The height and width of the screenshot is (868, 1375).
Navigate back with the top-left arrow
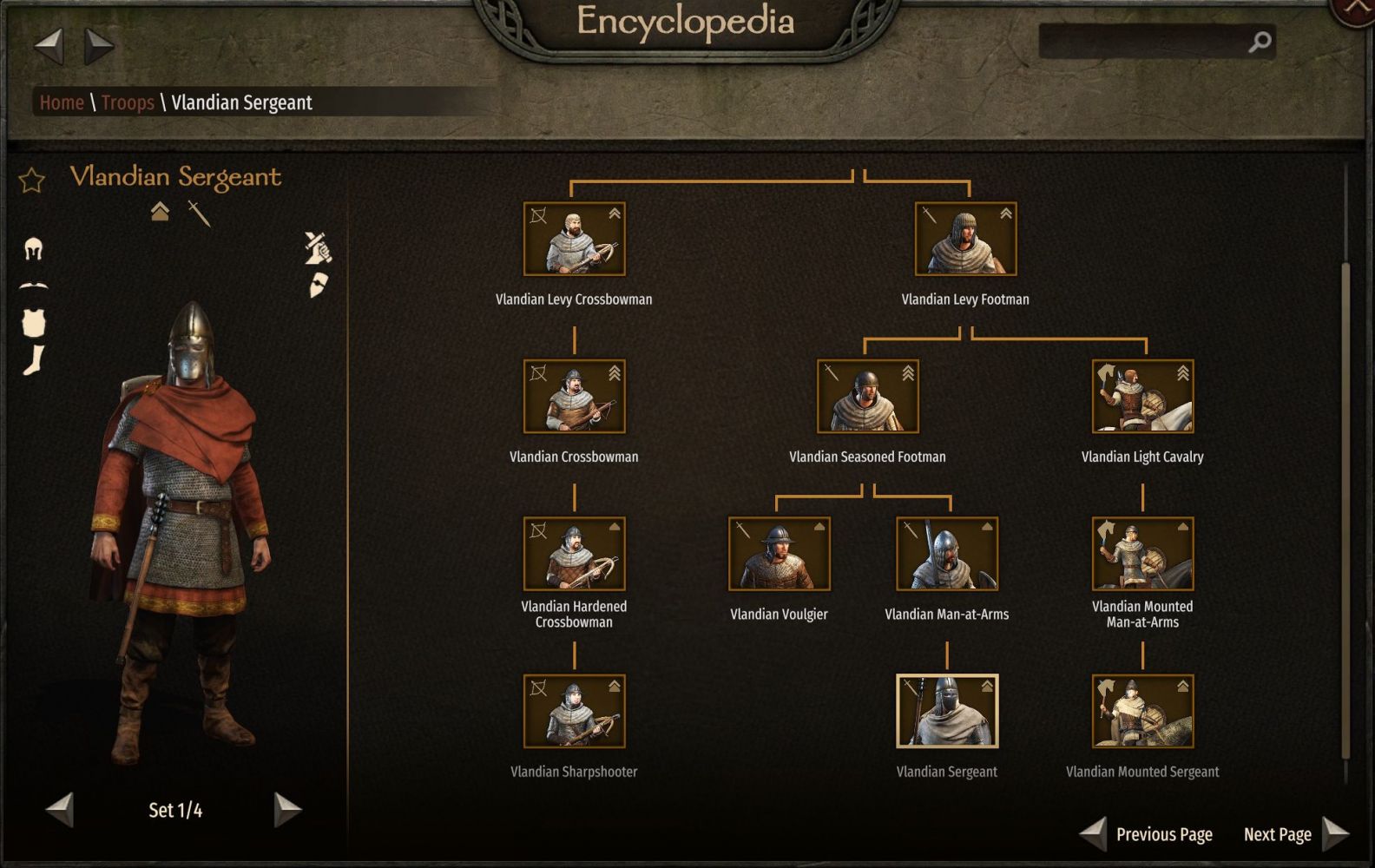pos(49,45)
